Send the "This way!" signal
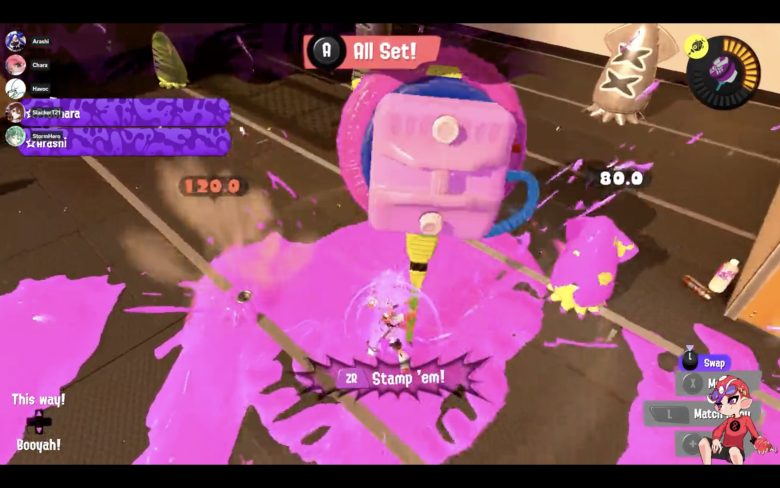Viewport: 780px width, 488px height. [x=38, y=399]
